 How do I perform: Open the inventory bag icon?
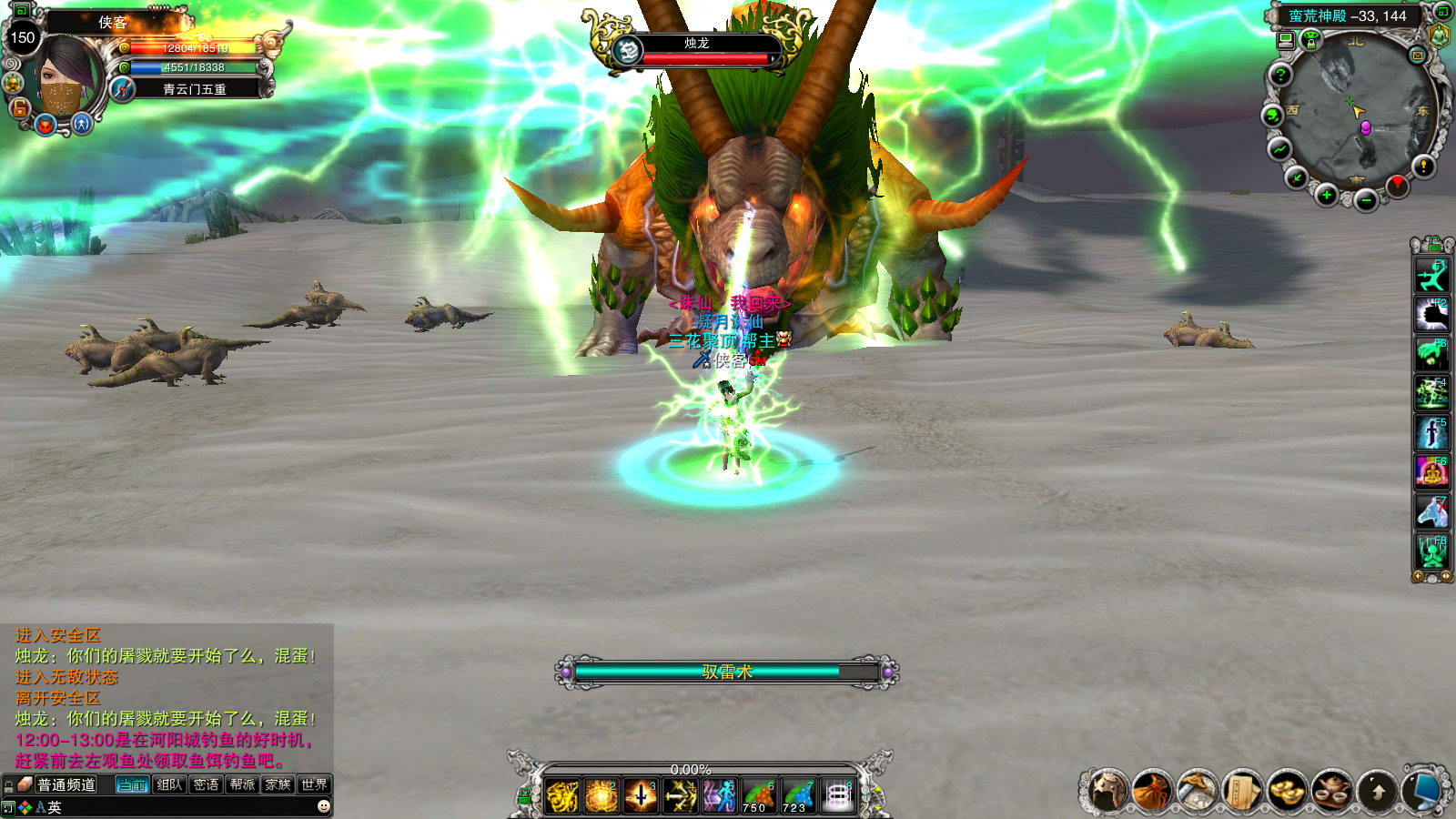point(1152,791)
